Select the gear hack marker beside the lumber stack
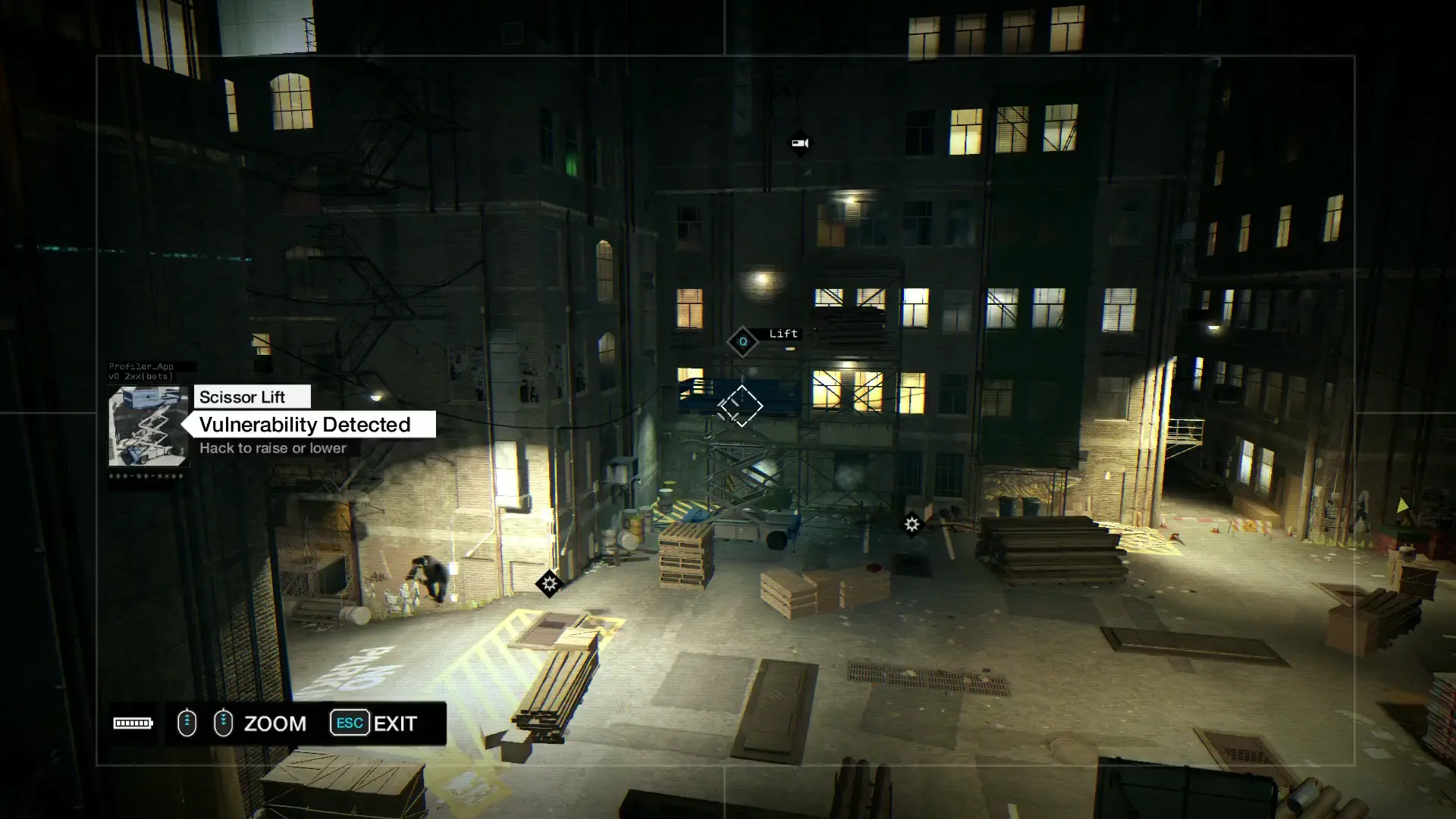This screenshot has height=819, width=1456. click(x=912, y=524)
